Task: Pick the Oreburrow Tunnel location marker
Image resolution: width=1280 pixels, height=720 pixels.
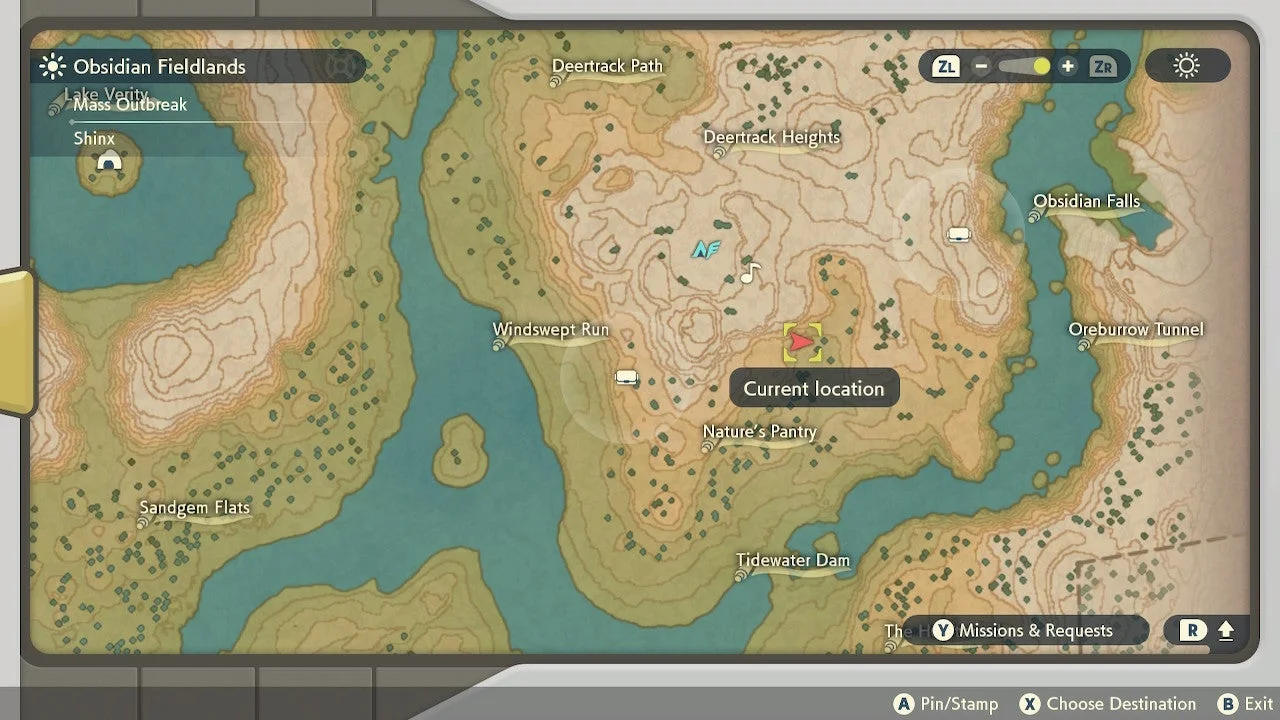Action: [1135, 330]
